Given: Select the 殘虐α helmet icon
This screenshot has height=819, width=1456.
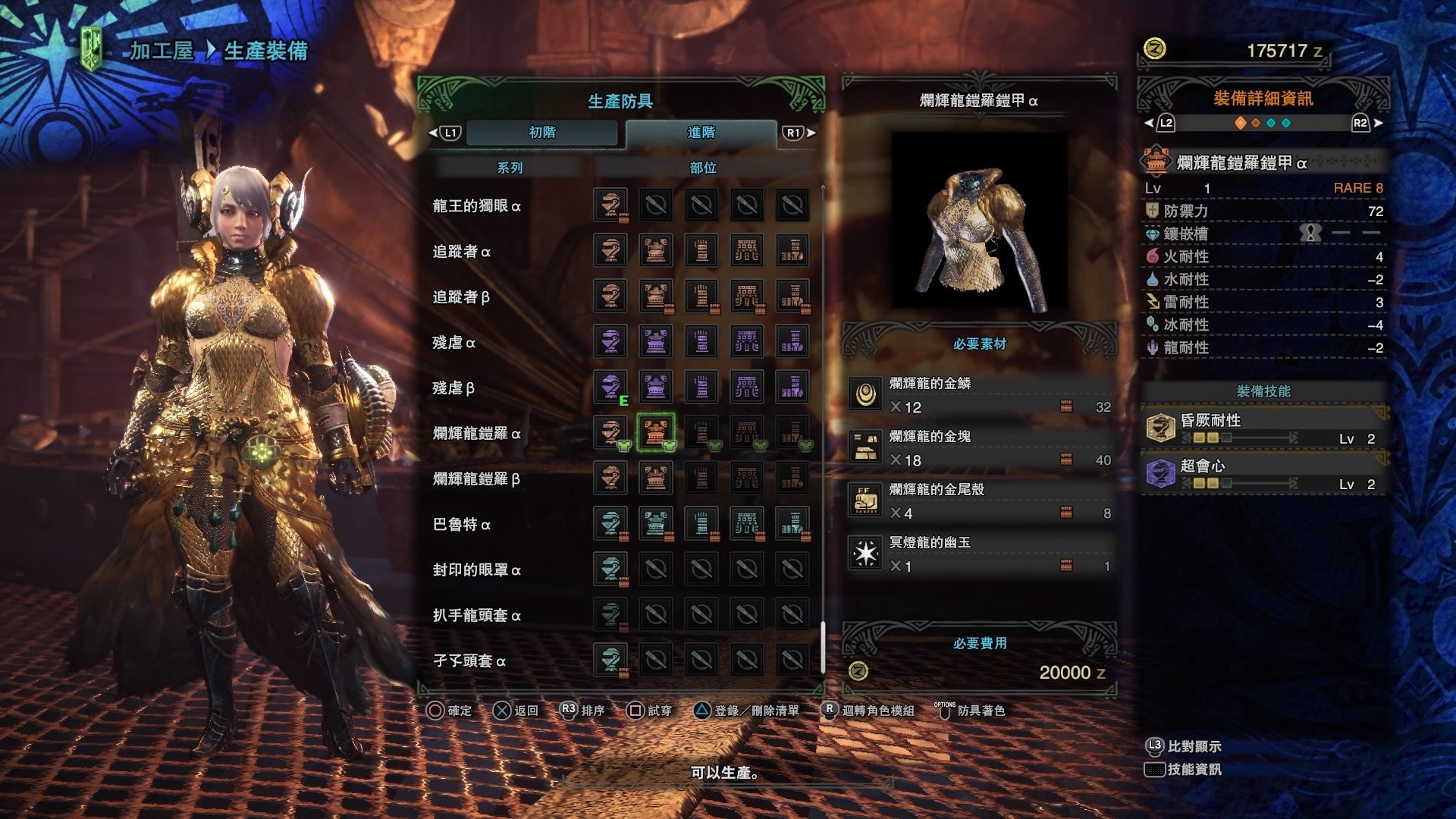Looking at the screenshot, I should tap(610, 341).
